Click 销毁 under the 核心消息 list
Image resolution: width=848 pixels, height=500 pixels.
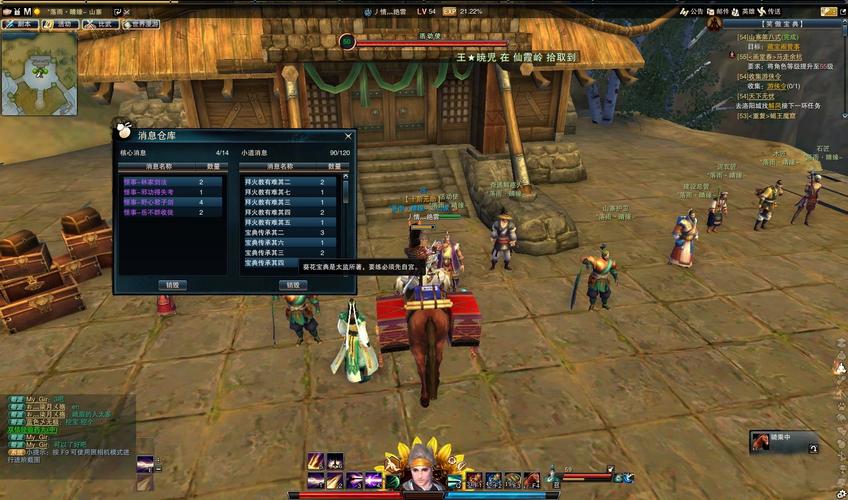(171, 285)
